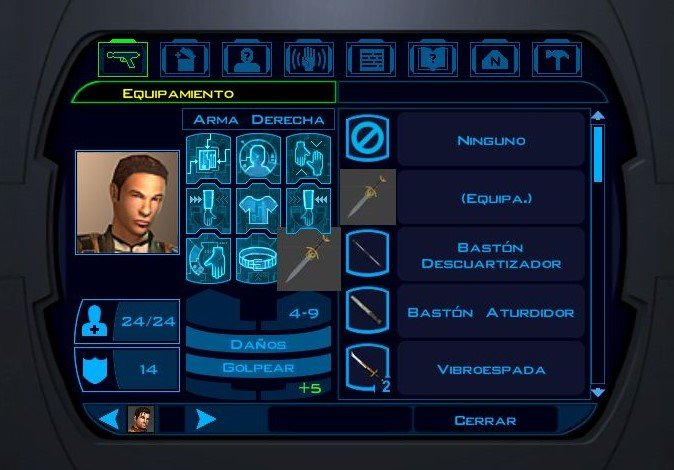Open the Equipamiento blaster tab
Viewport: 674px width, 470px height.
123,60
